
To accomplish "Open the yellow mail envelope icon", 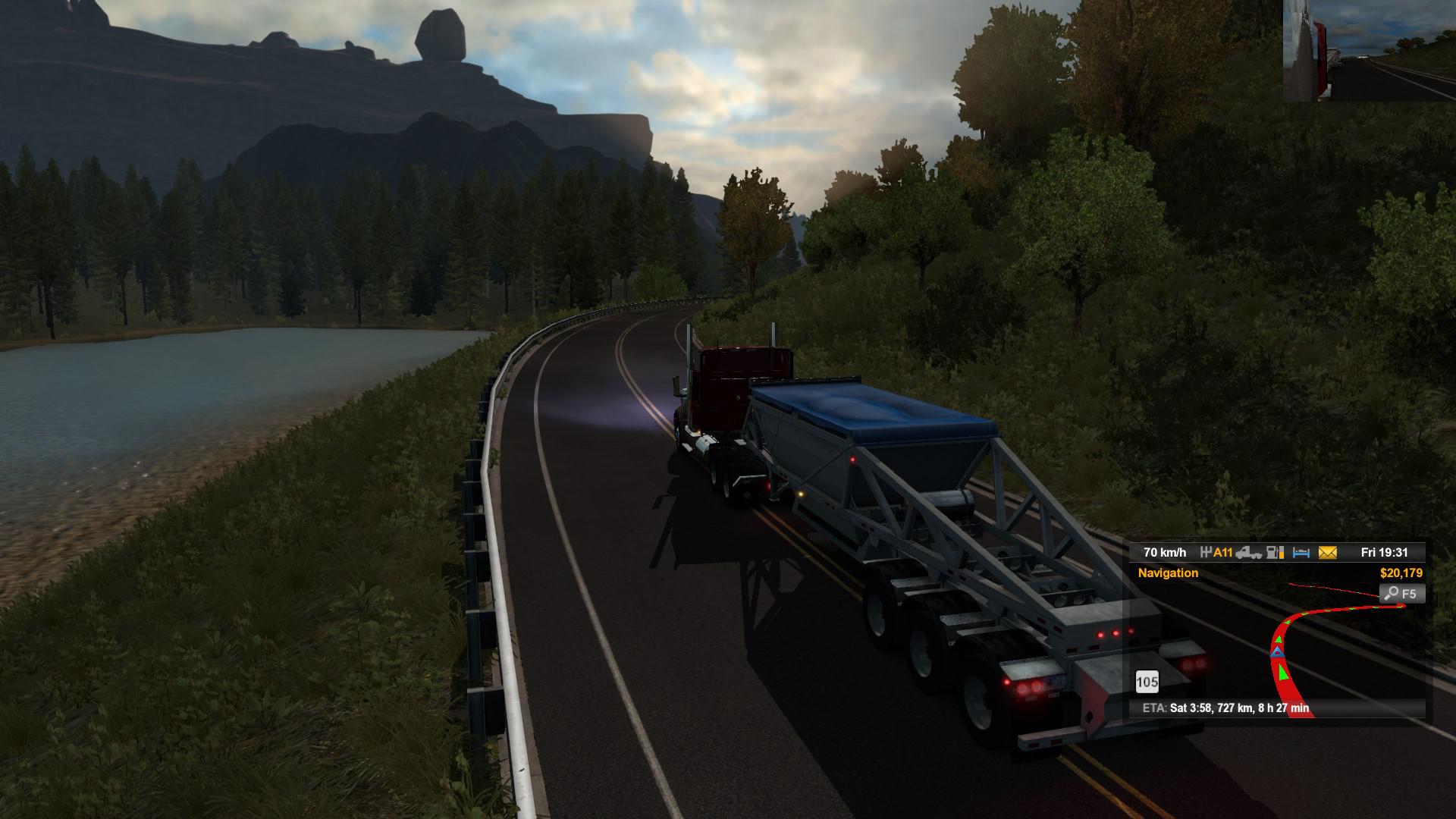I will tap(1327, 553).
